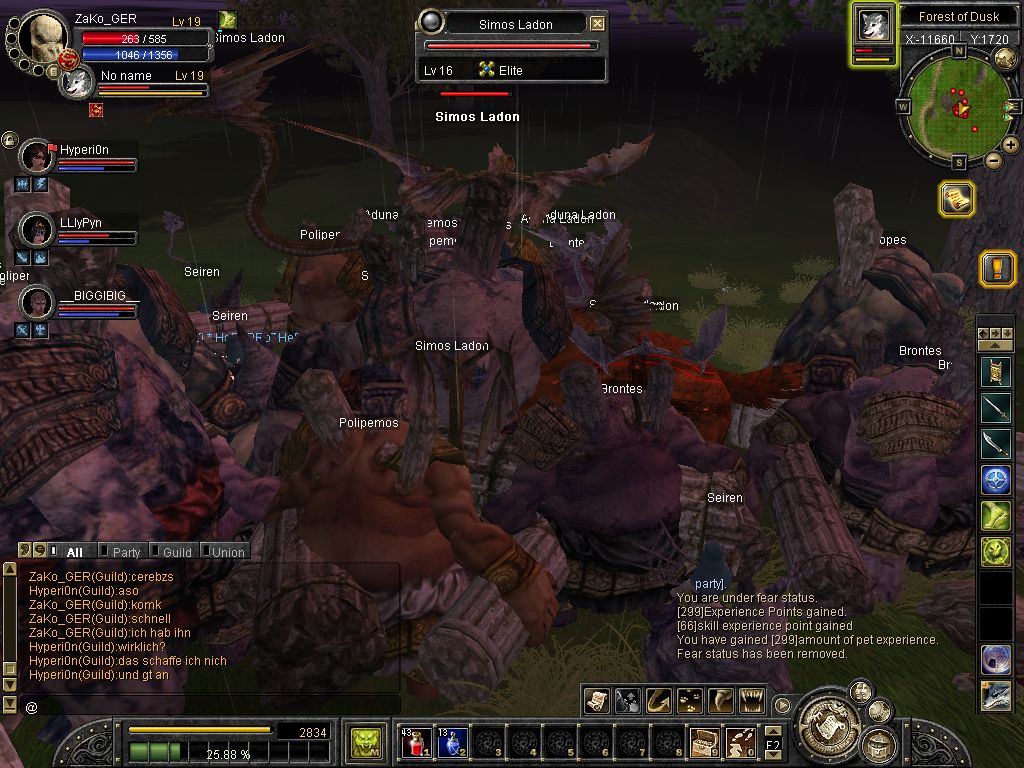Select the wolf pet portrait at top right
The image size is (1024, 768).
(x=873, y=27)
